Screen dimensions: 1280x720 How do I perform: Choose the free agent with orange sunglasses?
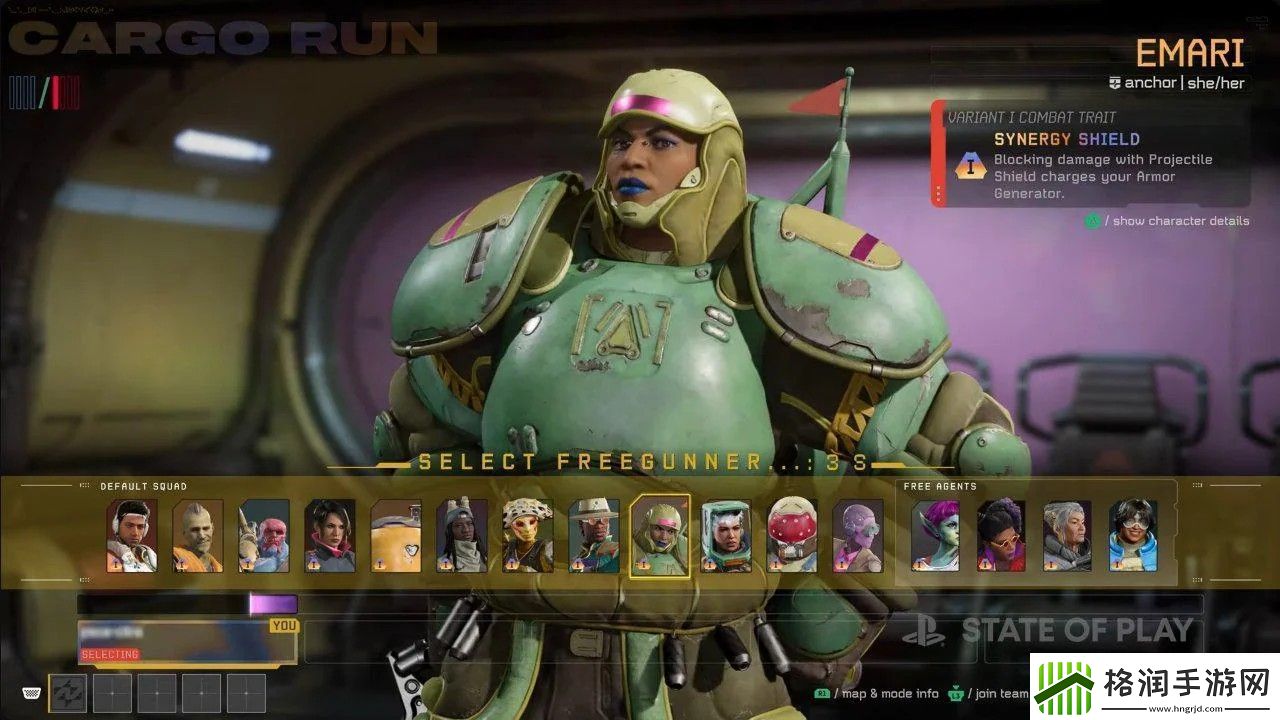1001,536
